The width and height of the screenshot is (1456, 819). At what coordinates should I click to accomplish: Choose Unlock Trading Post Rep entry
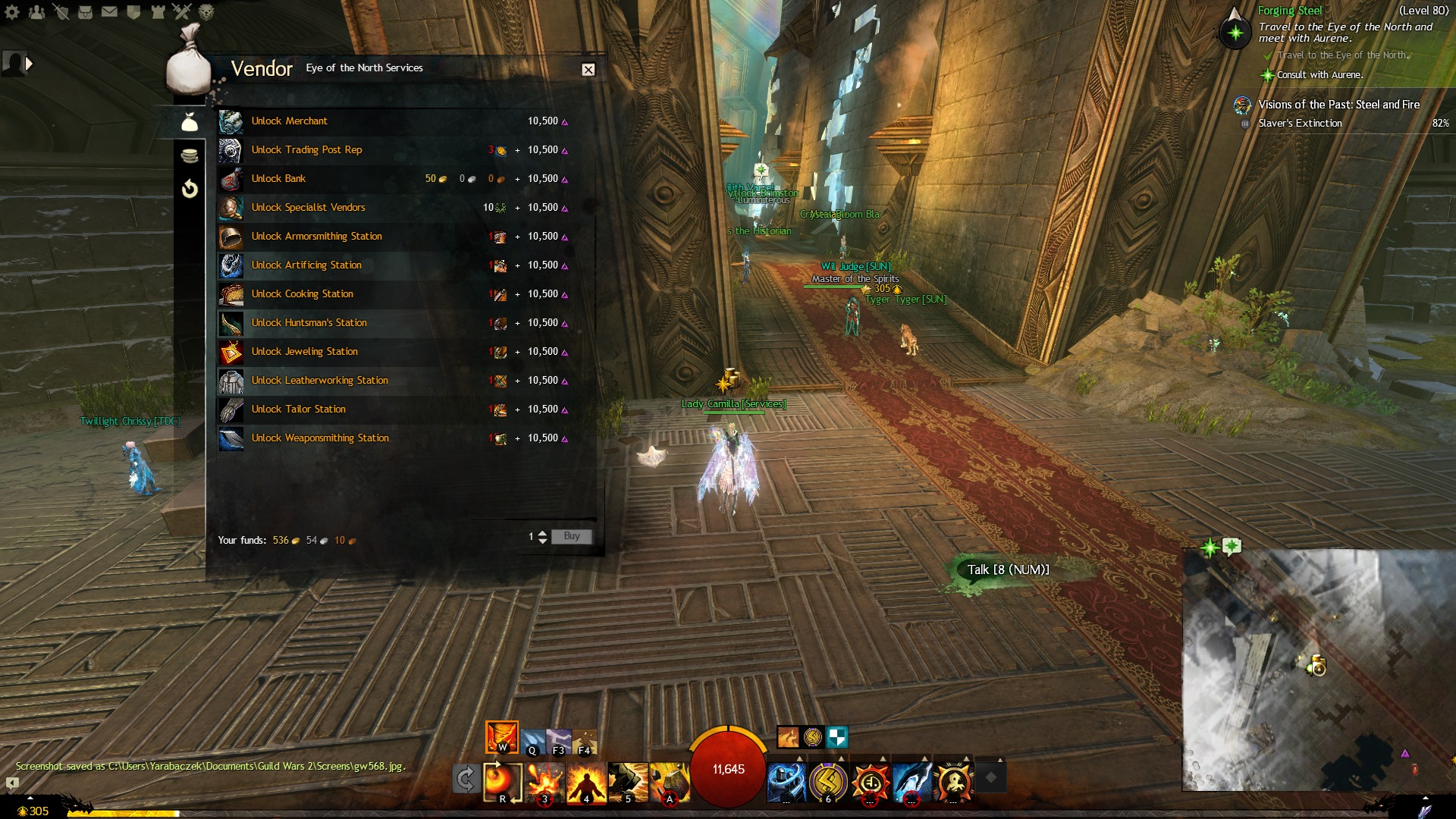(x=306, y=150)
